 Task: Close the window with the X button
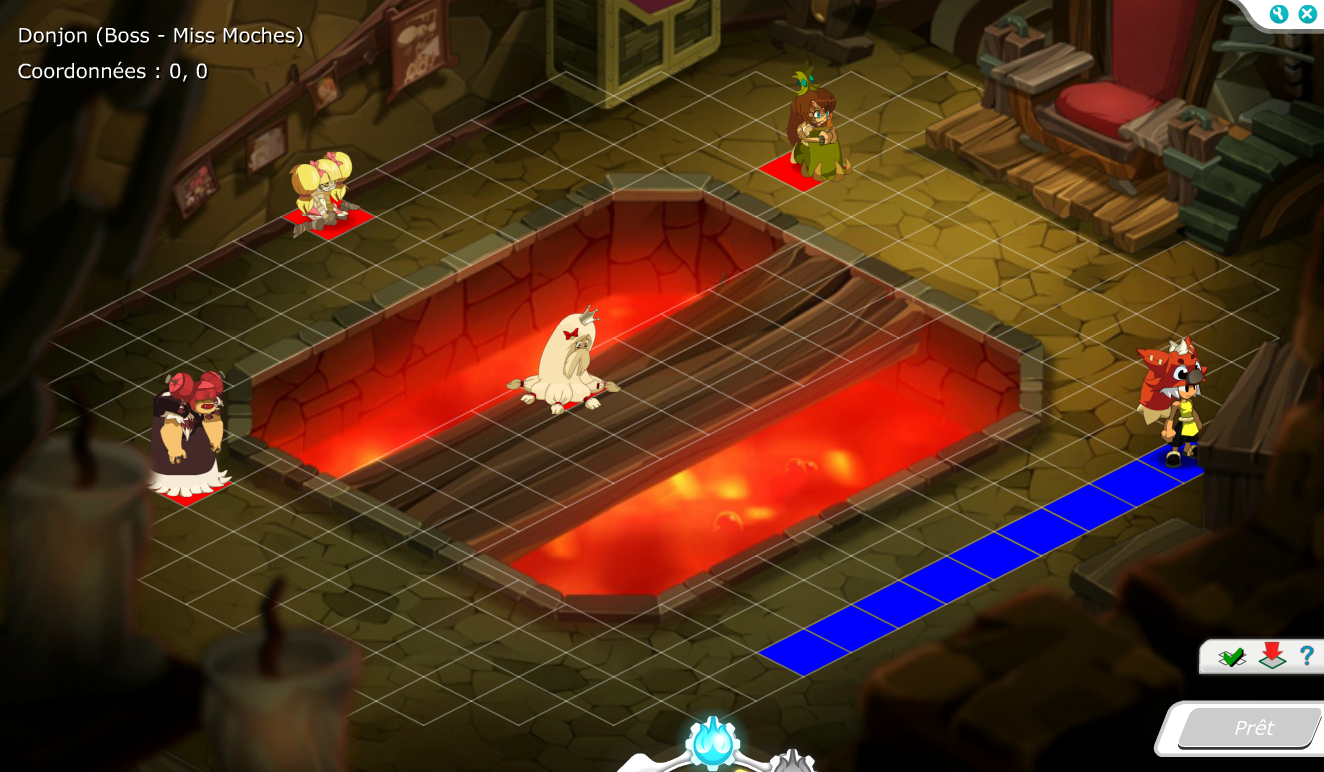pyautogui.click(x=1307, y=14)
